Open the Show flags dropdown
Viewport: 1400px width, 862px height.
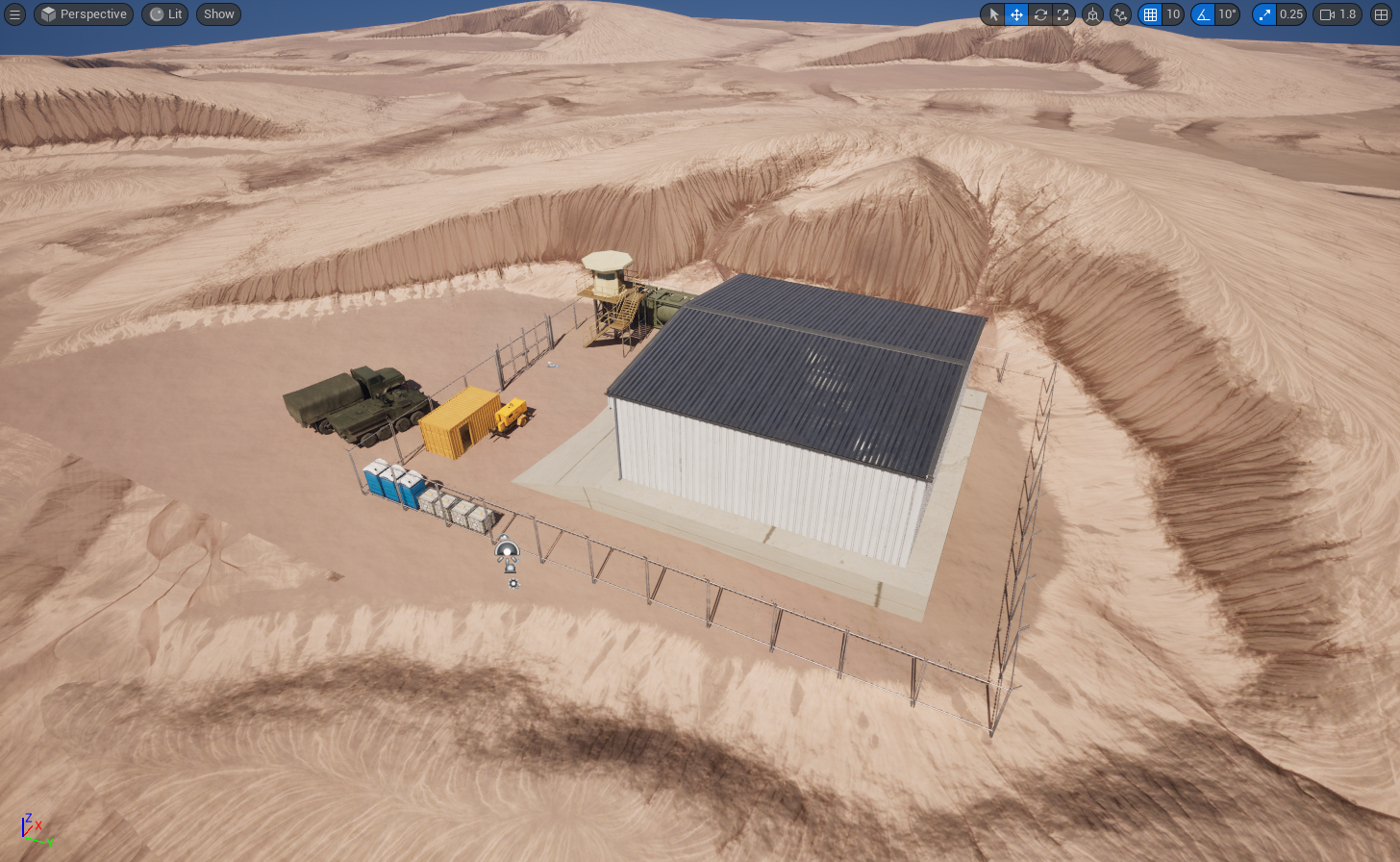tap(218, 14)
